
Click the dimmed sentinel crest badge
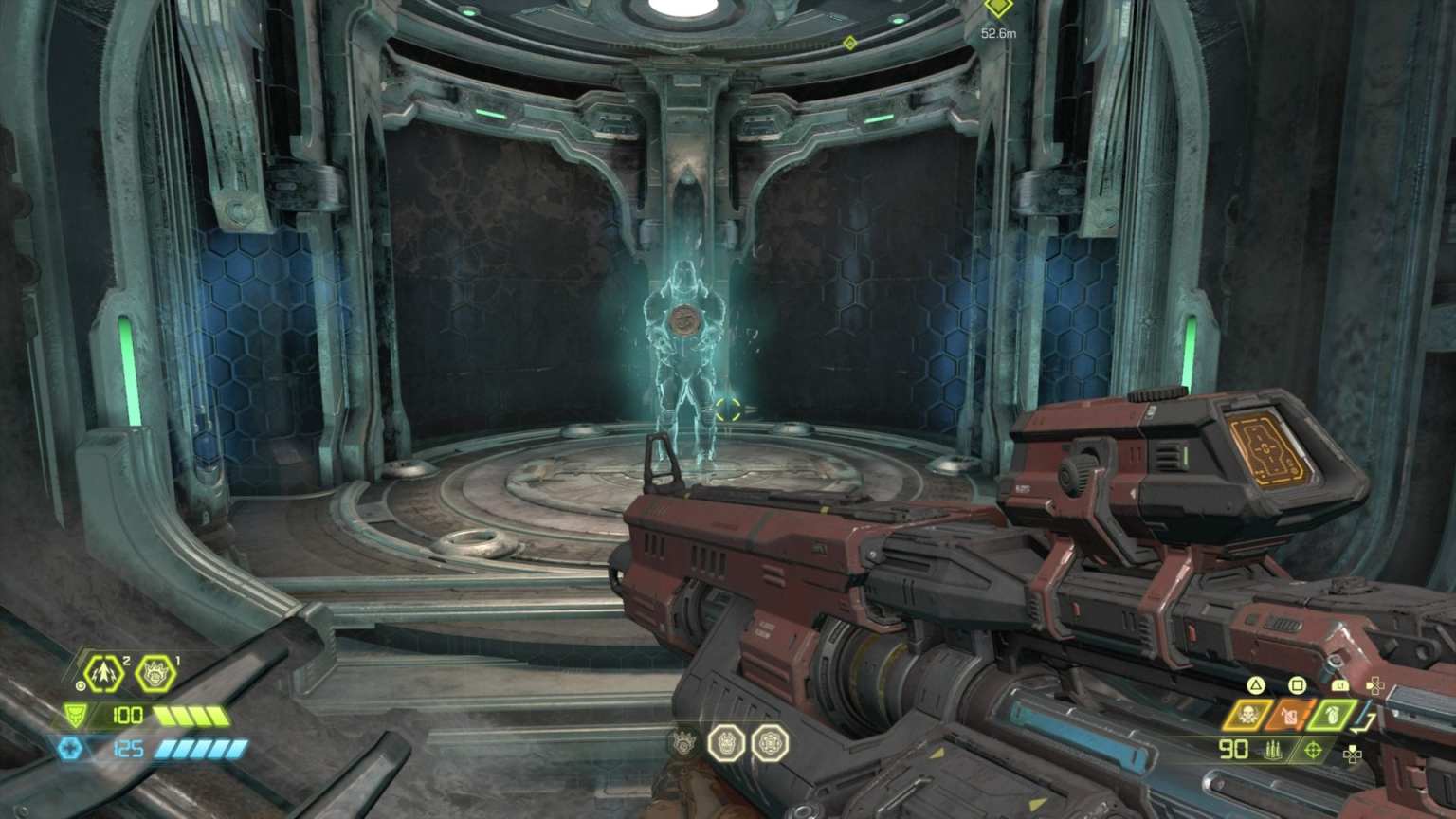coord(684,745)
